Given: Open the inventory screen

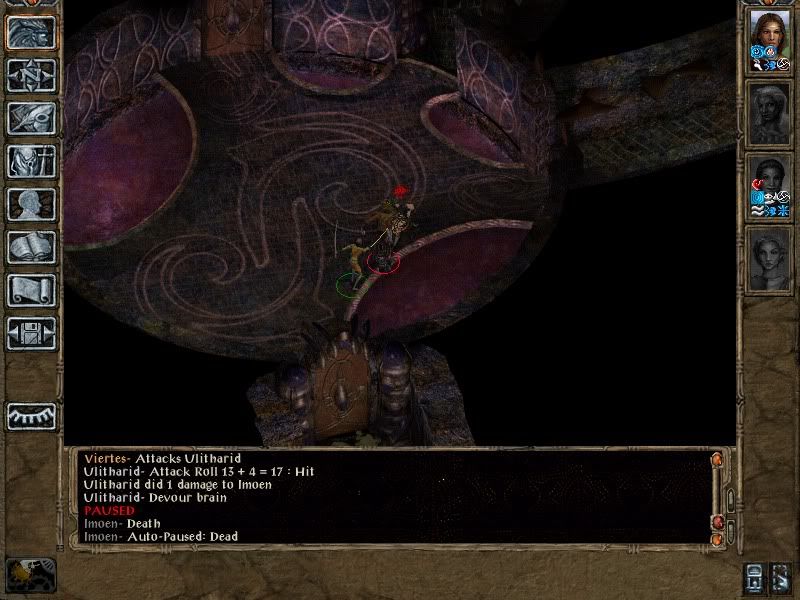Looking at the screenshot, I should click(31, 161).
